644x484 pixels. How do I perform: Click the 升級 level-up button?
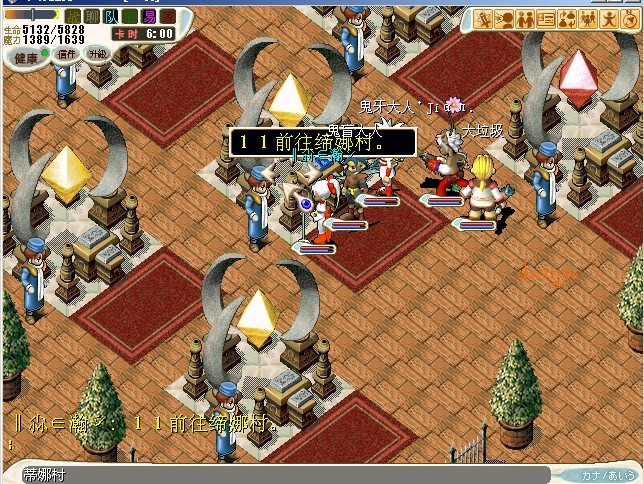coord(97,54)
